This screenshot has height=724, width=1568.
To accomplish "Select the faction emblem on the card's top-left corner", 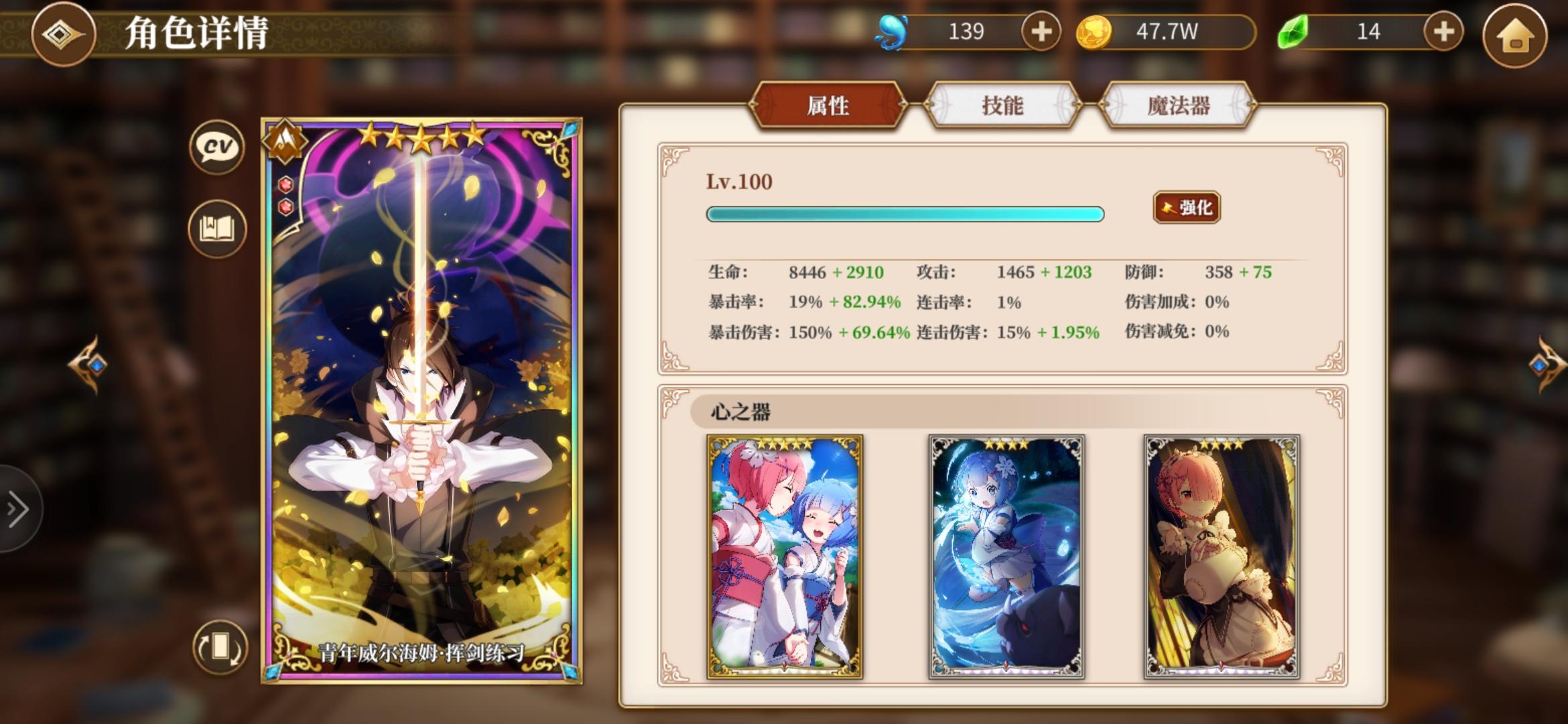I will 285,143.
